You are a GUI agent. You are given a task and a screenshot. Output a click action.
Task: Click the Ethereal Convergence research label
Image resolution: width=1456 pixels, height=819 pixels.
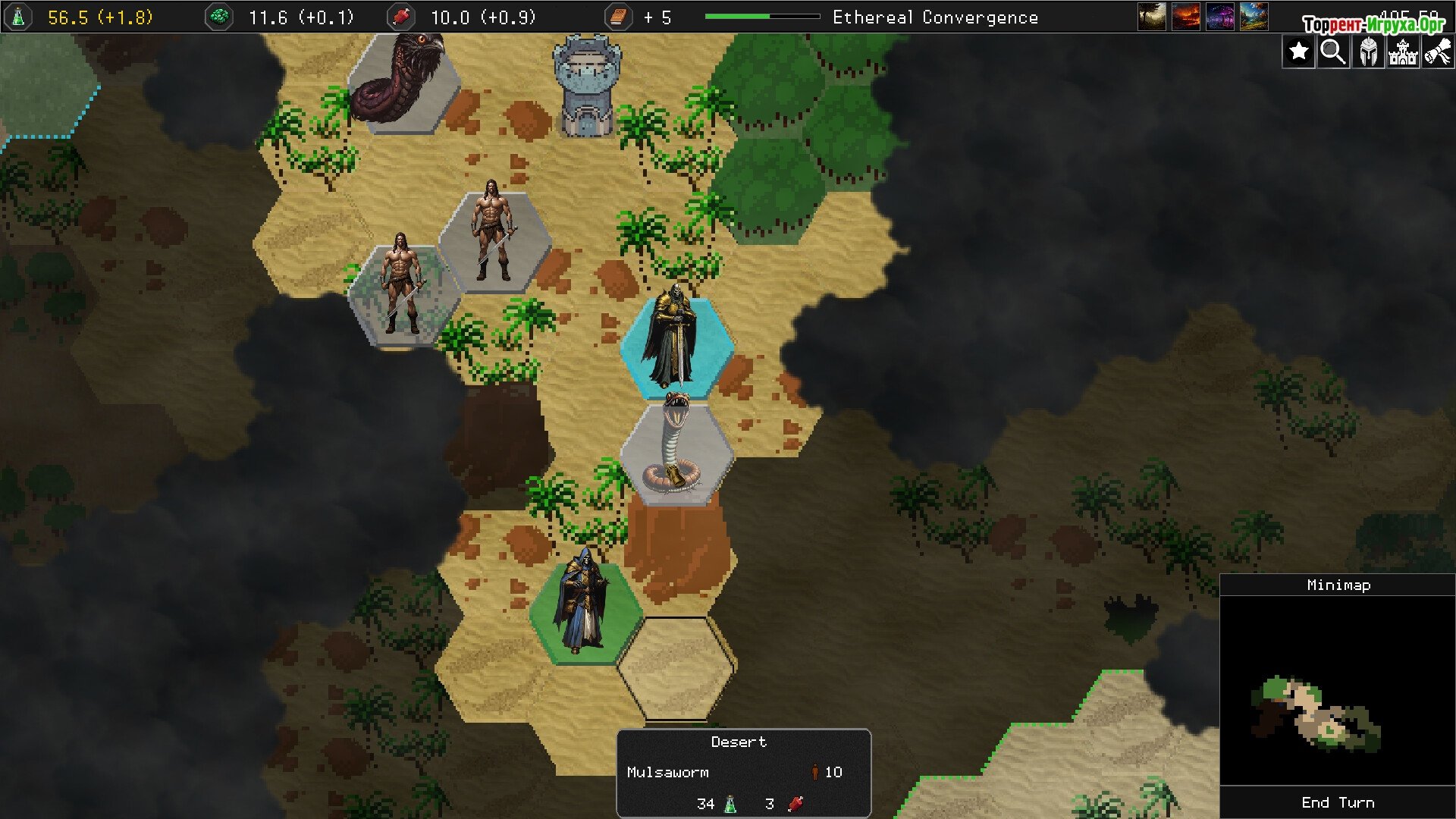click(935, 17)
